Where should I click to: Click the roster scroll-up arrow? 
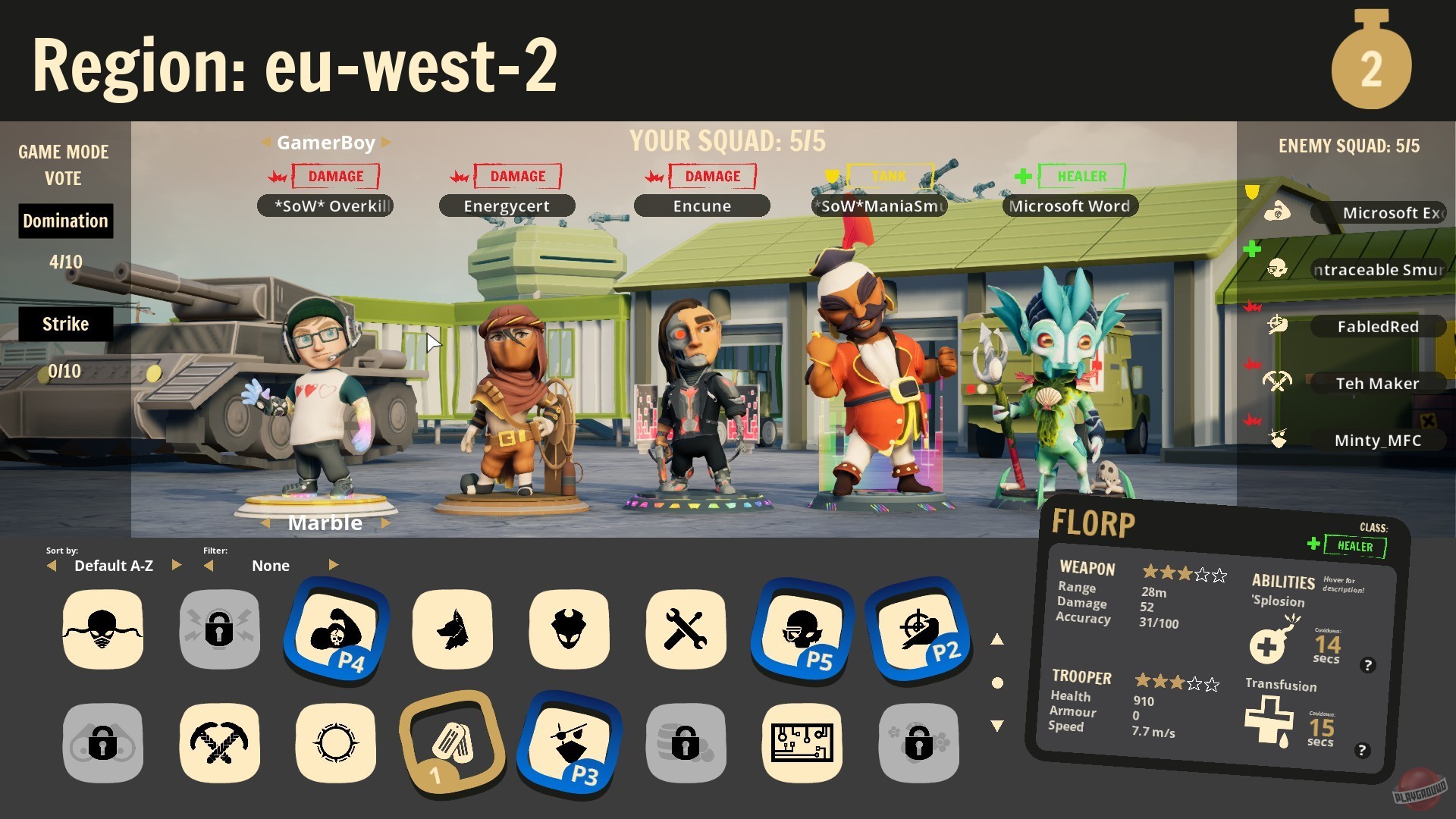(x=999, y=639)
